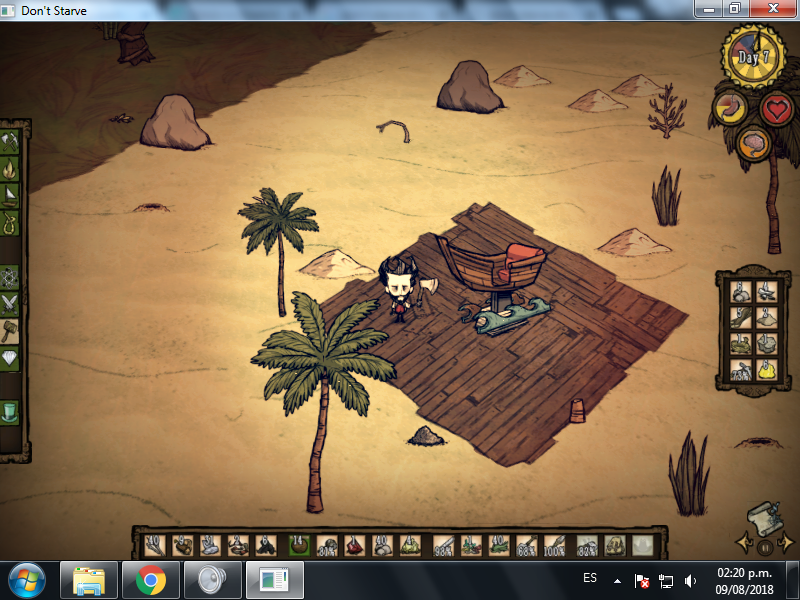800x600 pixels.
Task: Select the yellow item in the backpack
Action: (764, 369)
